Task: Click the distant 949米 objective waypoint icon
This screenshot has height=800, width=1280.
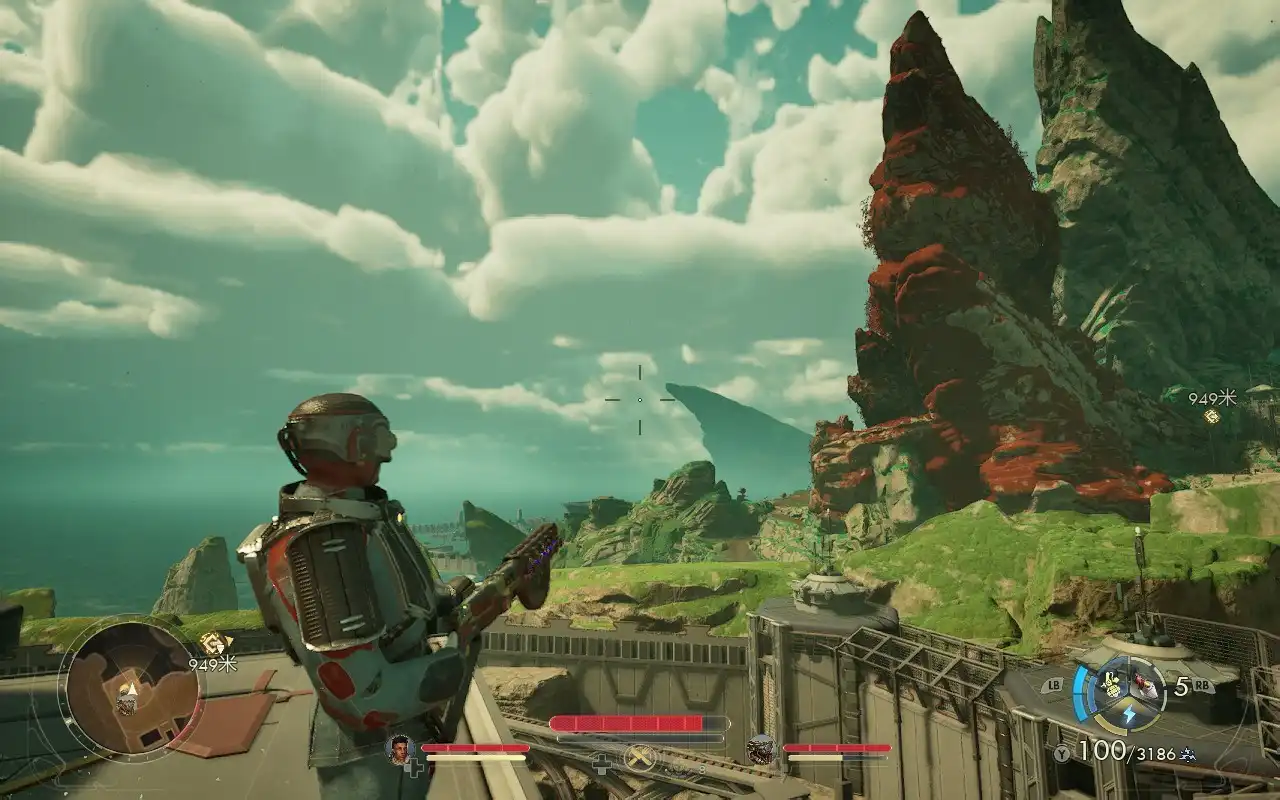Action: point(1212,416)
